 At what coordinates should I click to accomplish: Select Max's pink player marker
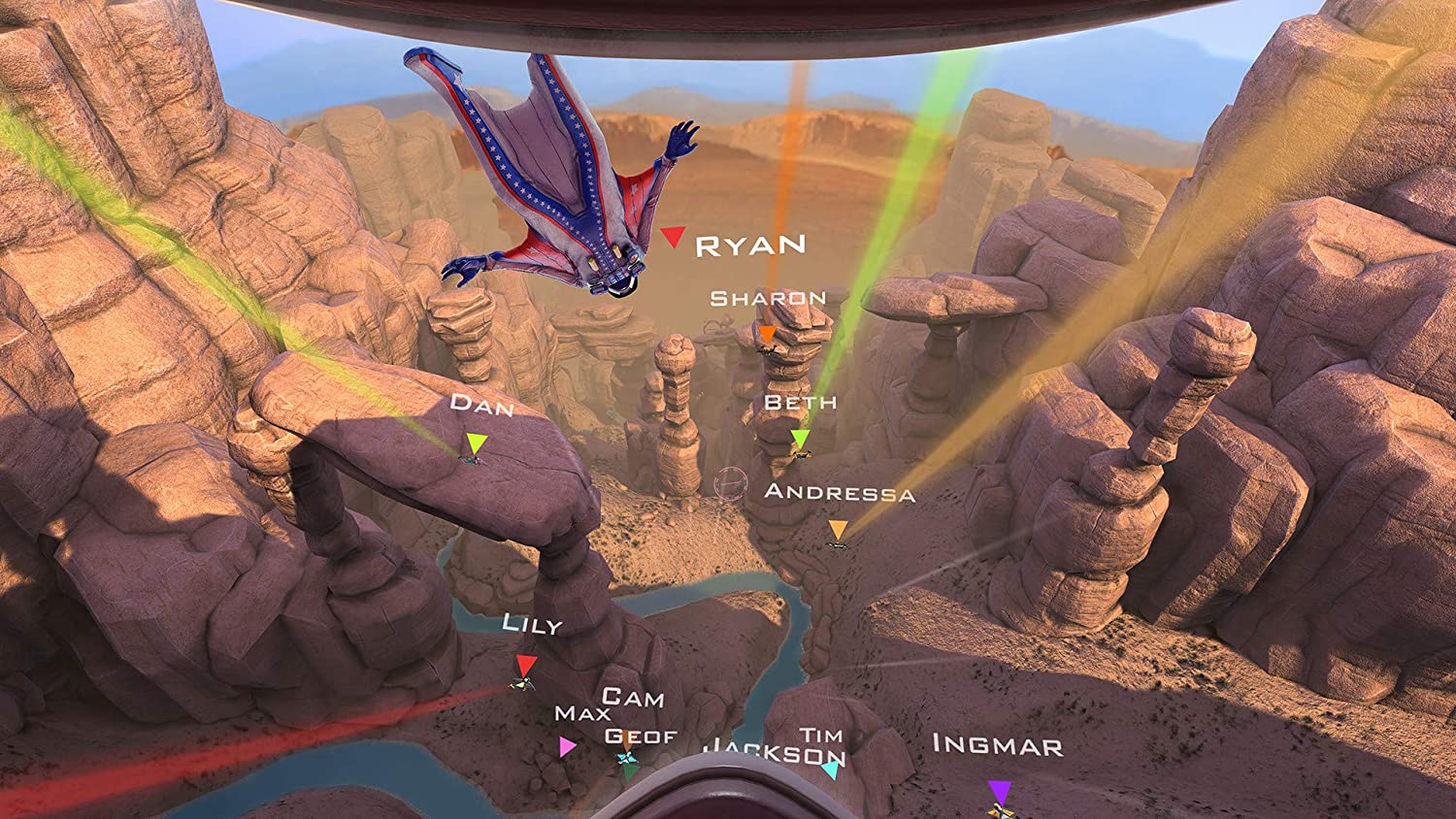pos(568,748)
